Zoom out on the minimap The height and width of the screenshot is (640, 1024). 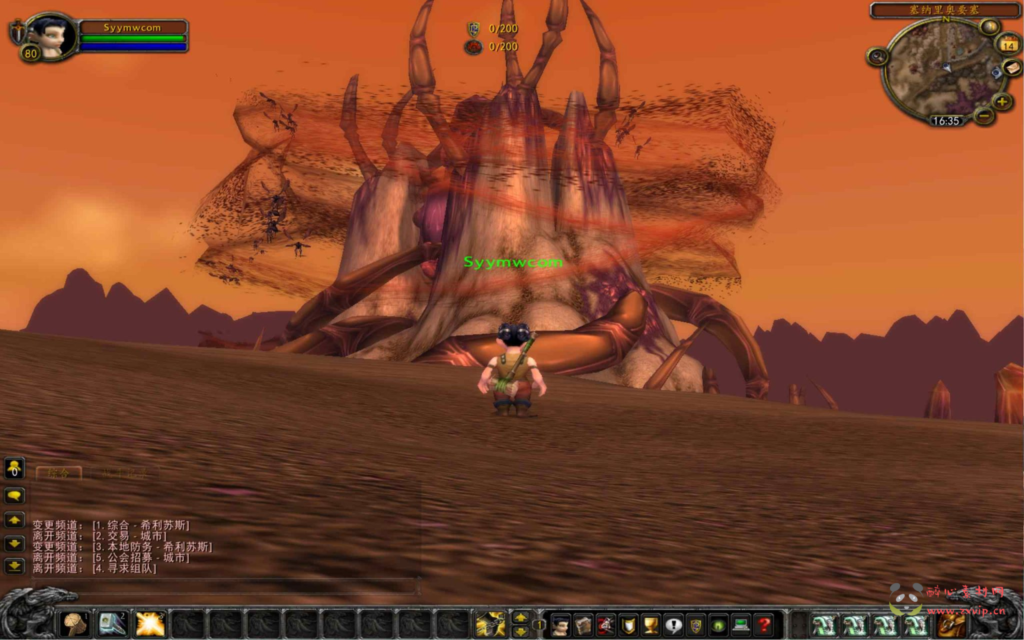point(984,116)
